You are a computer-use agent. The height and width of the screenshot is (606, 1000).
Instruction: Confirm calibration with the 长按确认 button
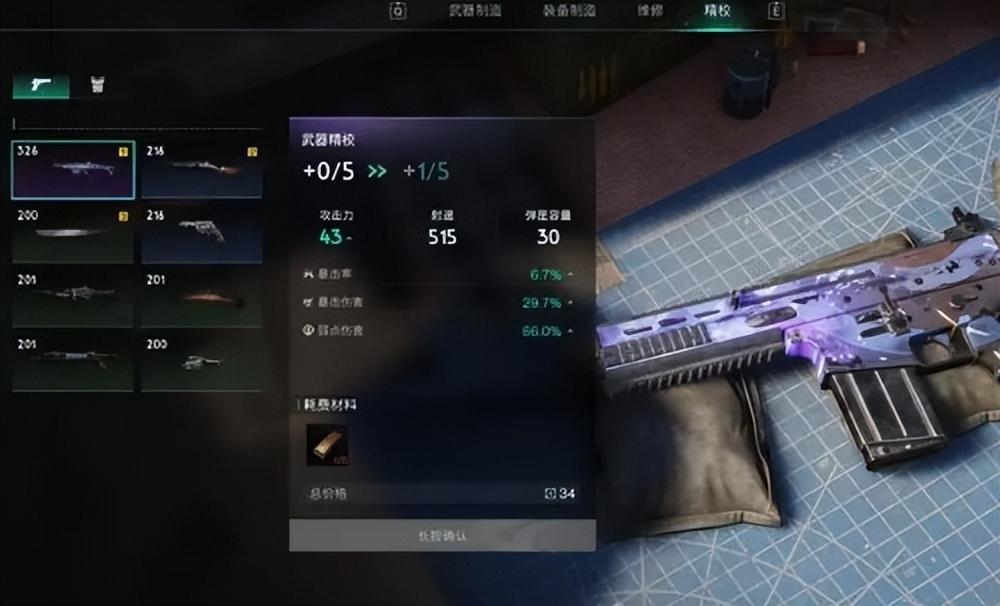(x=442, y=535)
